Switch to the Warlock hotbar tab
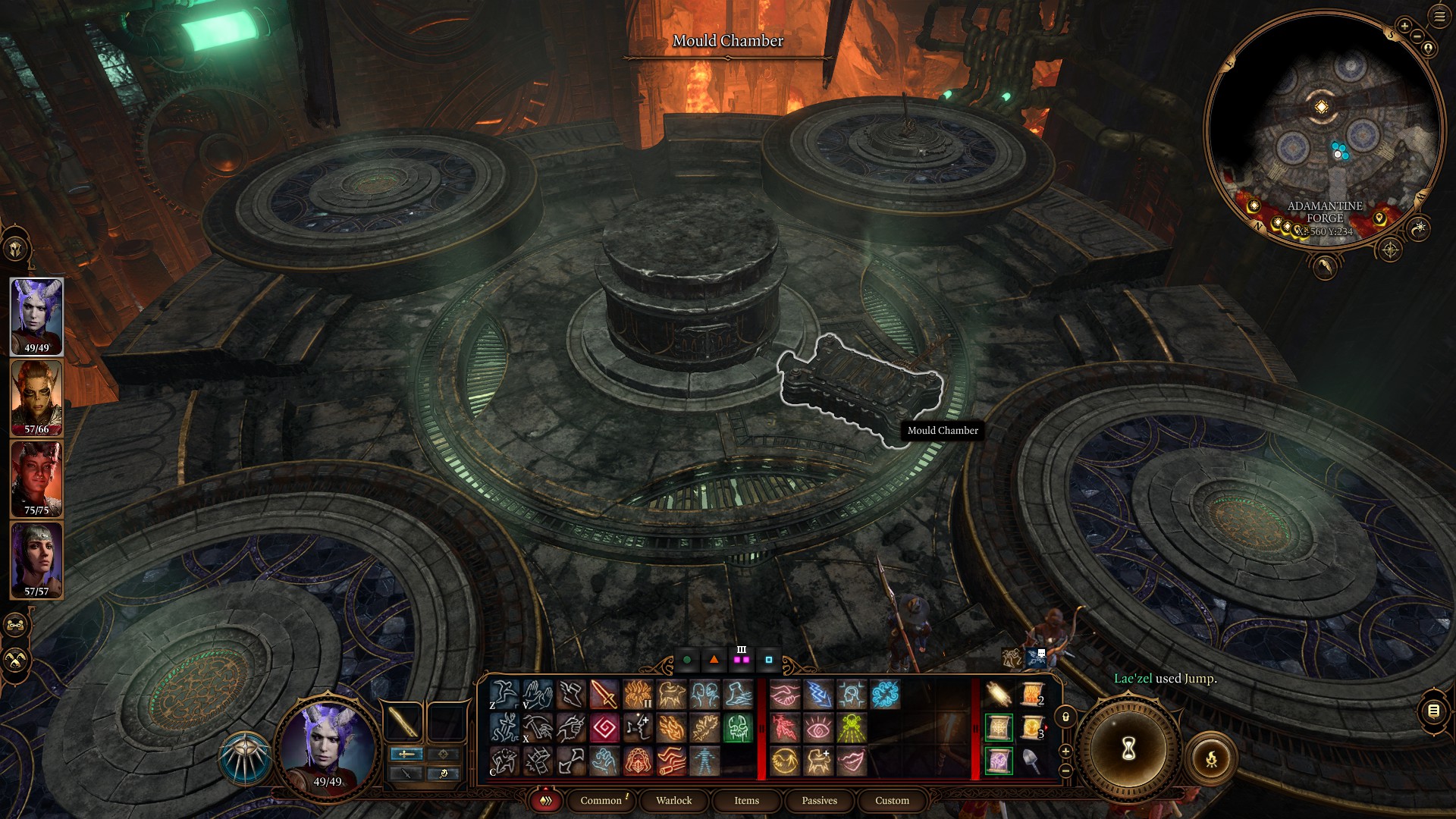The width and height of the screenshot is (1456, 819). click(x=673, y=800)
